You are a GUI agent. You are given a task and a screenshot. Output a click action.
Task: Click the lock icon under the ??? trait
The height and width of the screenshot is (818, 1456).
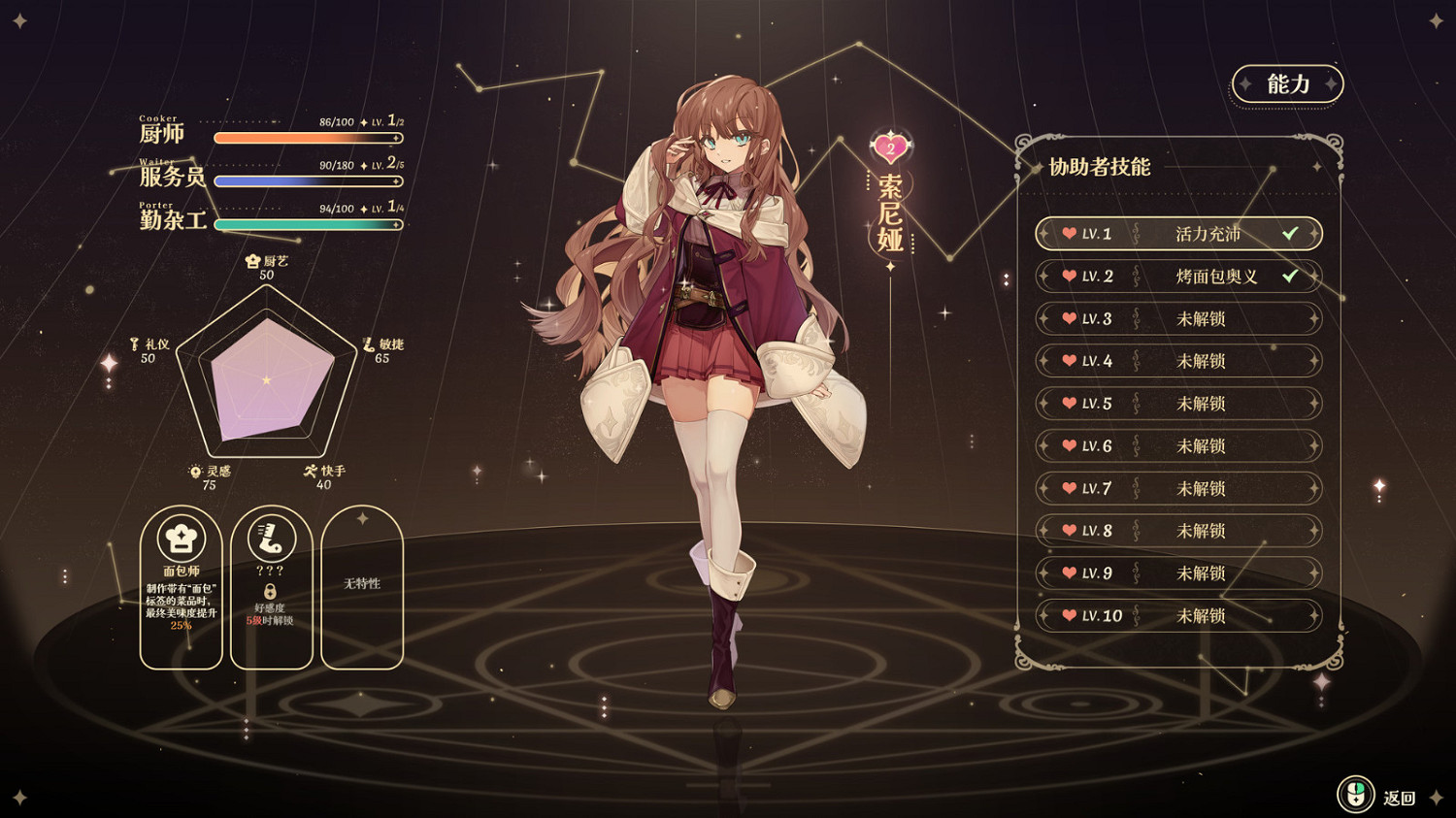click(x=271, y=592)
